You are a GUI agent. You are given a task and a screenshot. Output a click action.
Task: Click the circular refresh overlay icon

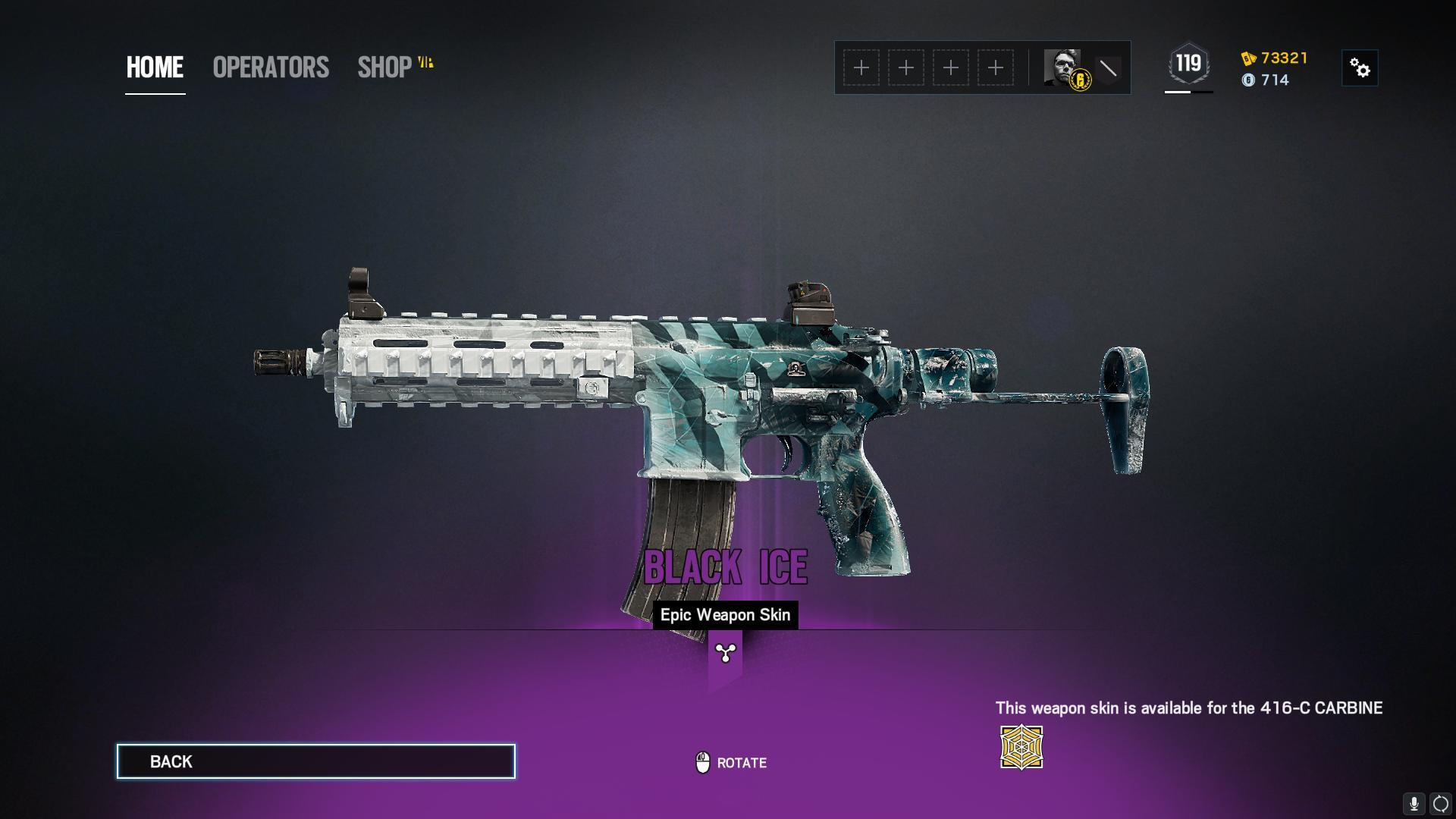[1441, 804]
